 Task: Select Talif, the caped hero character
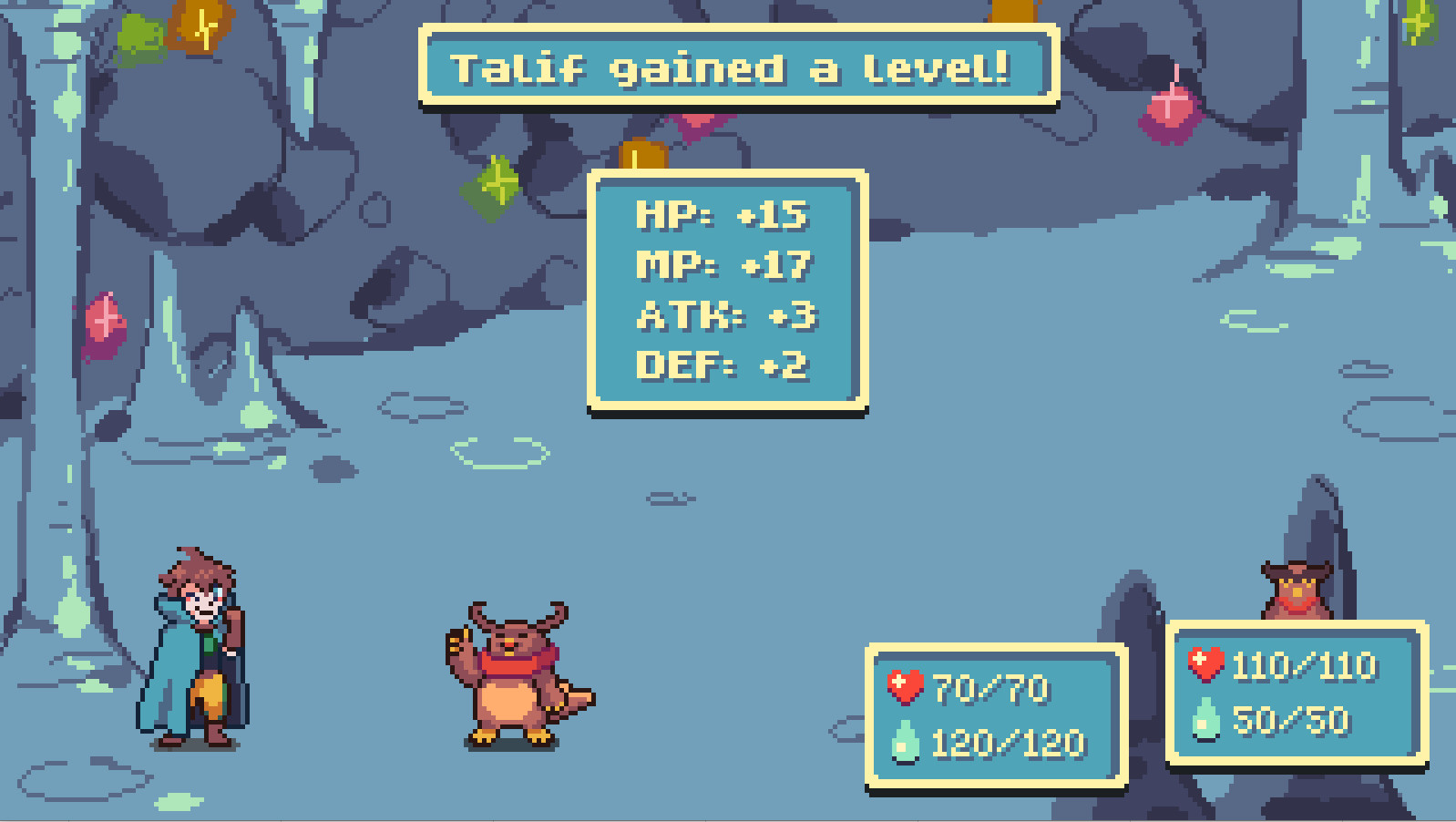click(197, 647)
